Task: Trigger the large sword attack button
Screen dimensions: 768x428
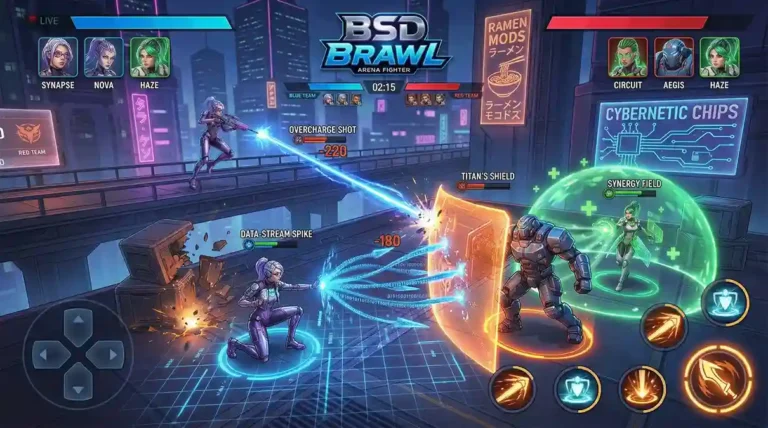Action: [718, 377]
